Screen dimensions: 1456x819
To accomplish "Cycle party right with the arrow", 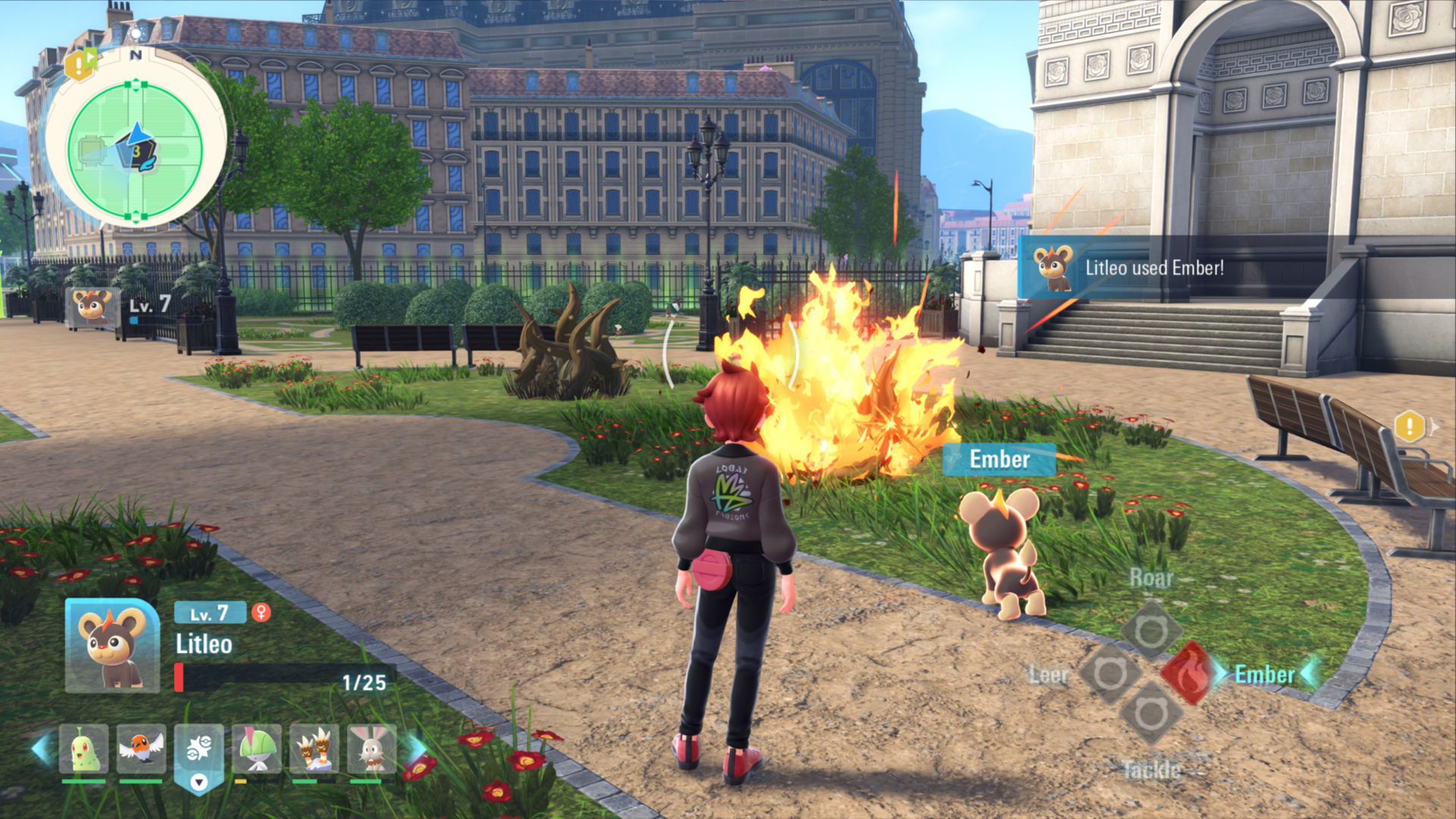I will click(415, 748).
